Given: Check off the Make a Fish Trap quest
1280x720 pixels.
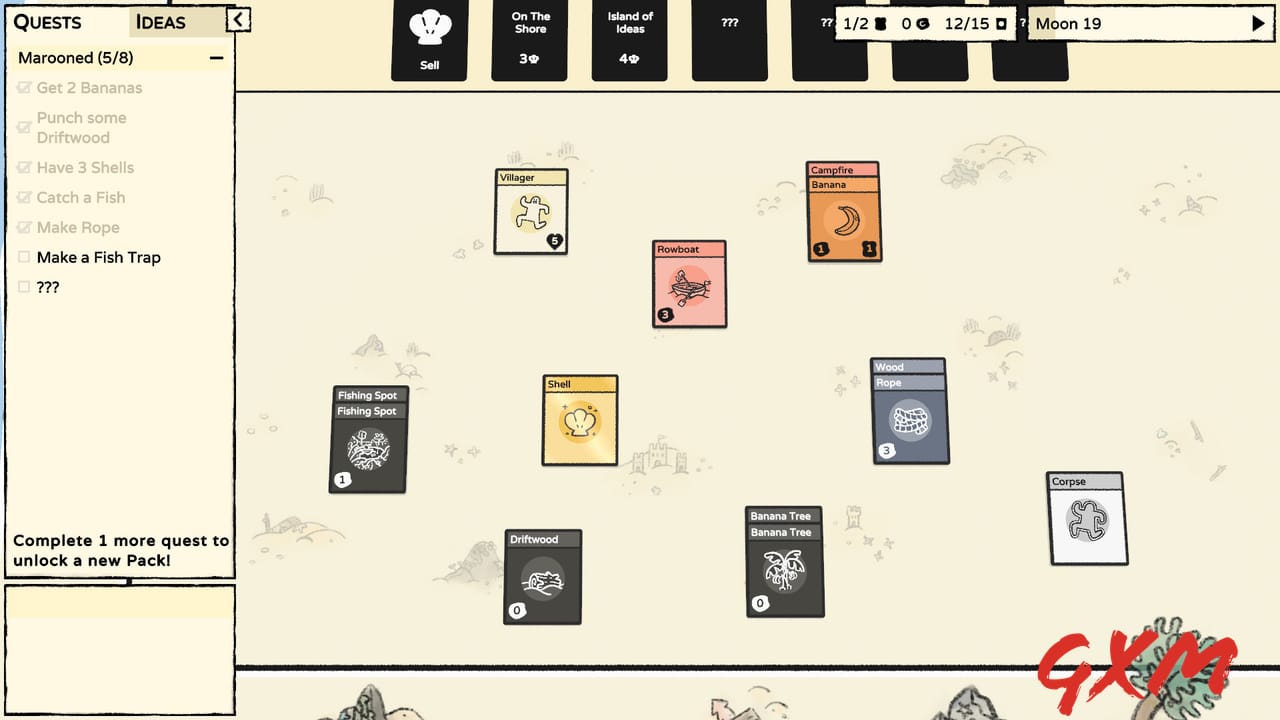Looking at the screenshot, I should (22, 257).
